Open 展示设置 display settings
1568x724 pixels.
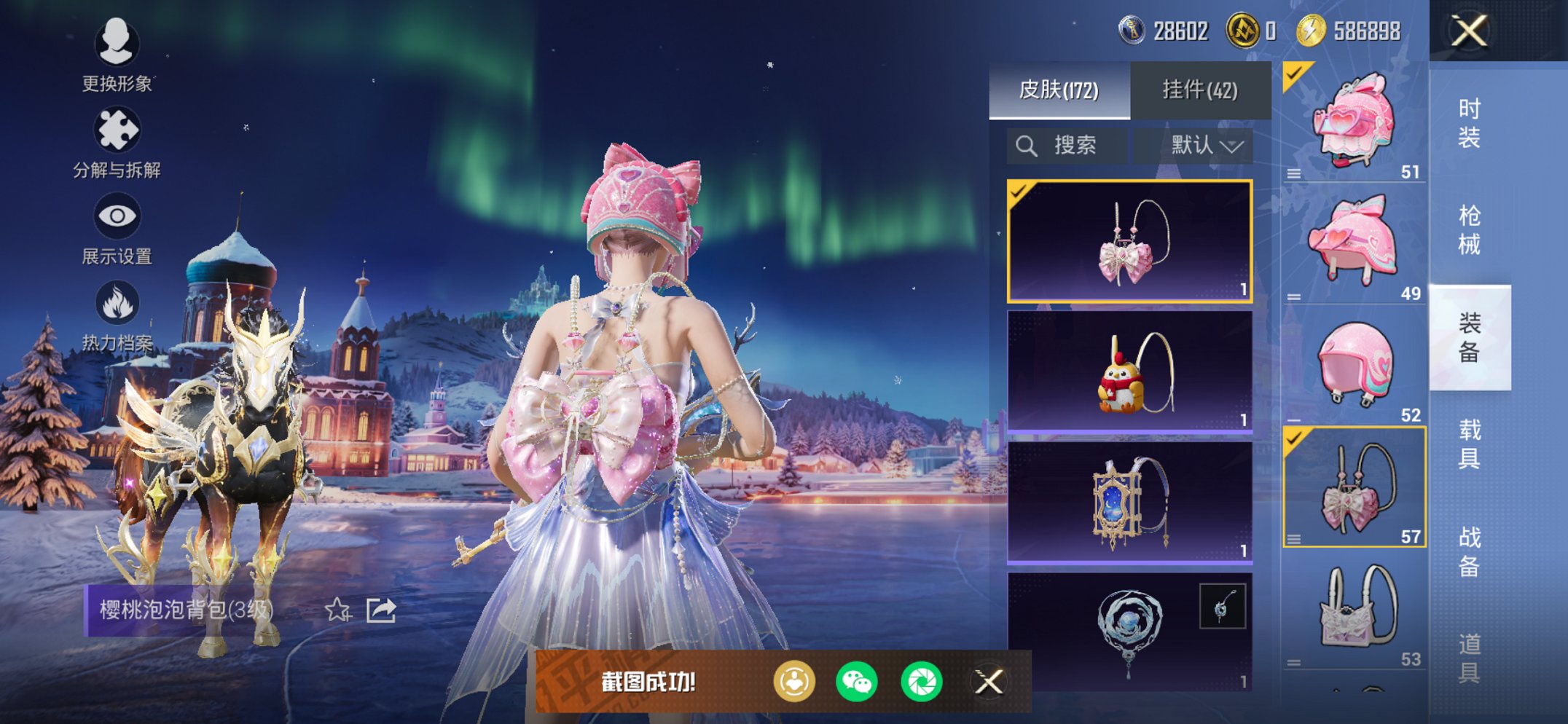[x=117, y=227]
